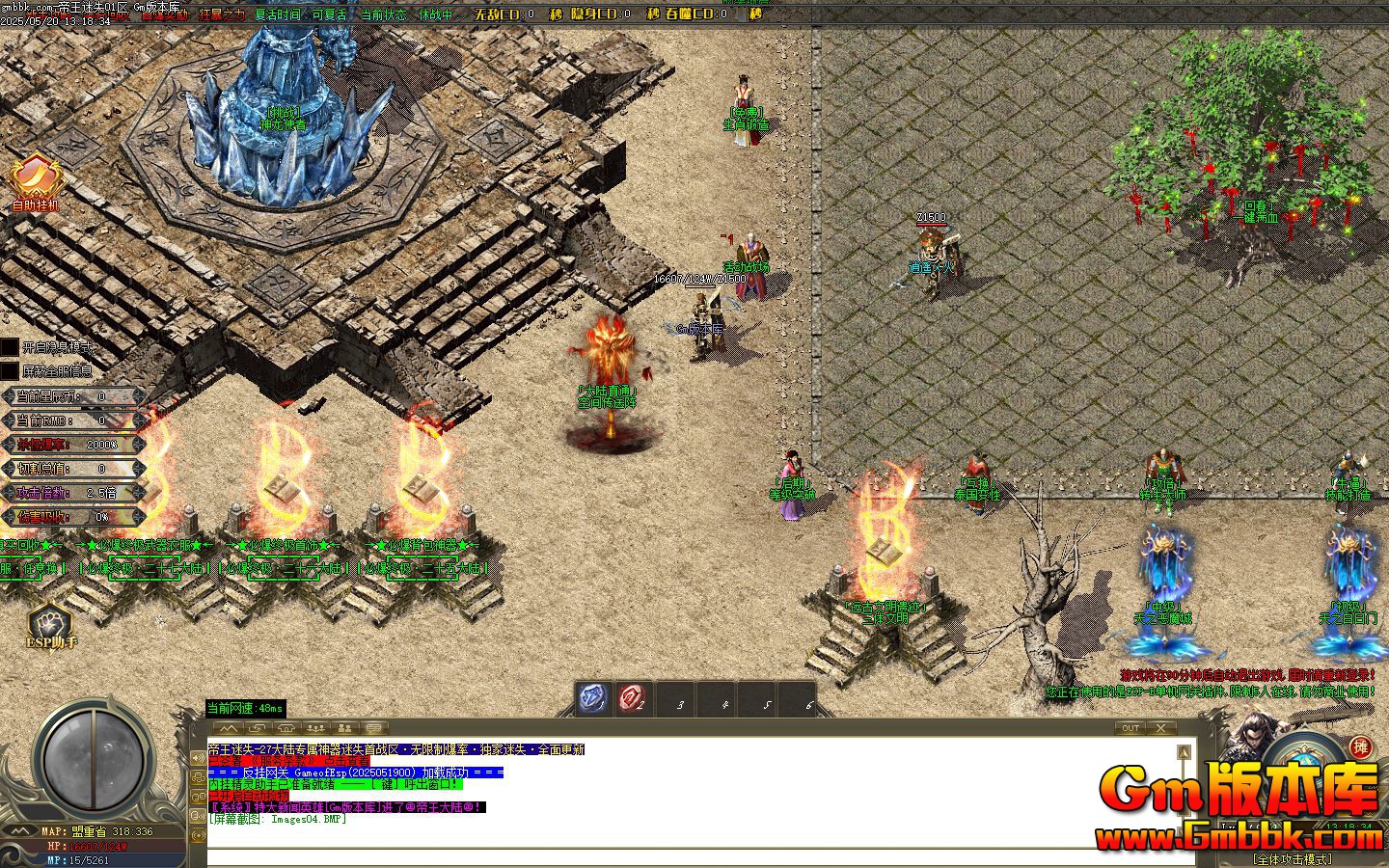Viewport: 1389px width, 868px height.
Task: Open the 《服务条款》 link in chat
Action: pyautogui.click(x=280, y=761)
